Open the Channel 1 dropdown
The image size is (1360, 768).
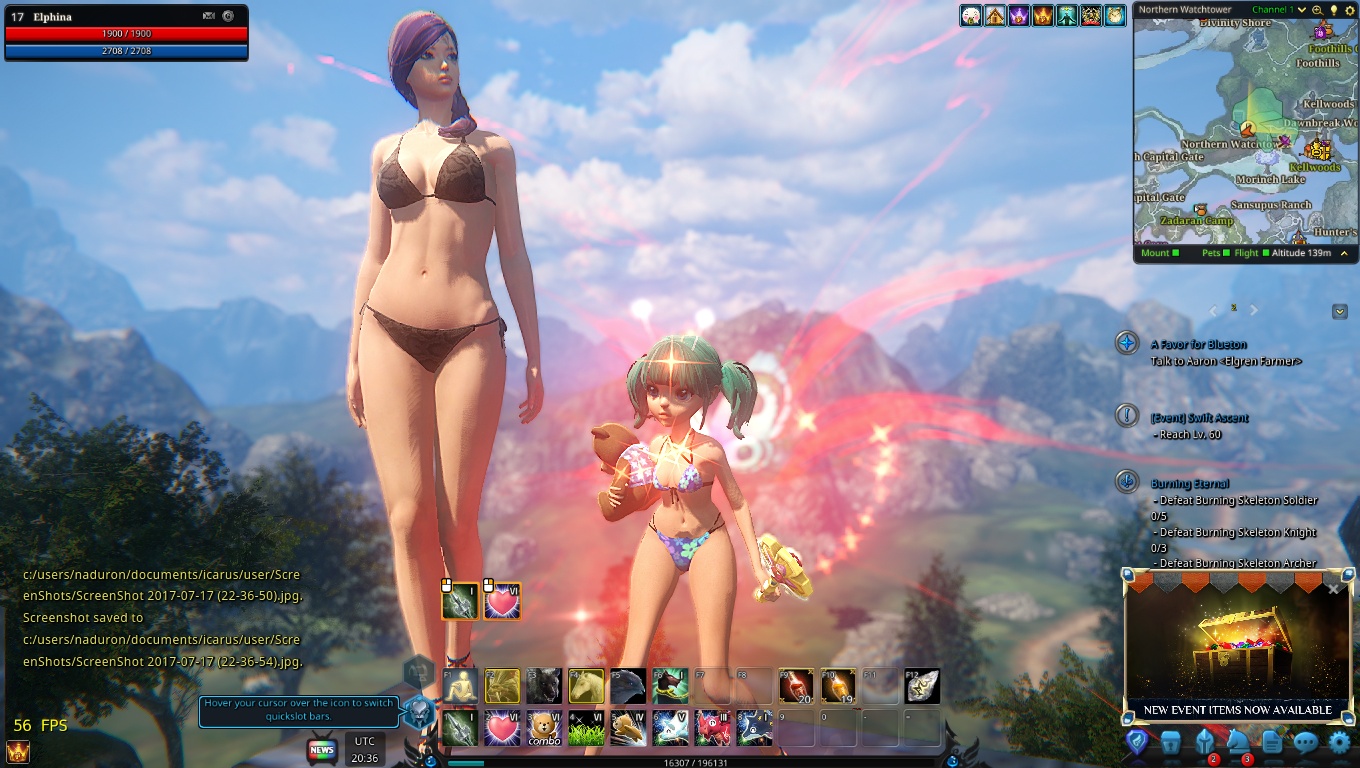click(x=1302, y=10)
